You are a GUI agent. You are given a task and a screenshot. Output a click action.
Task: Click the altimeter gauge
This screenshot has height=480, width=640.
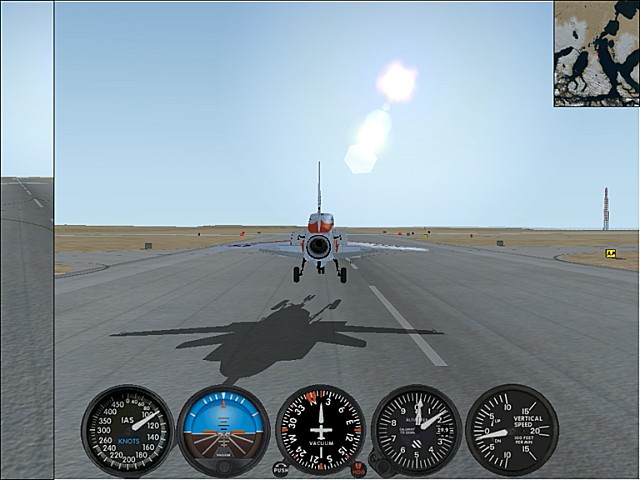(x=415, y=429)
